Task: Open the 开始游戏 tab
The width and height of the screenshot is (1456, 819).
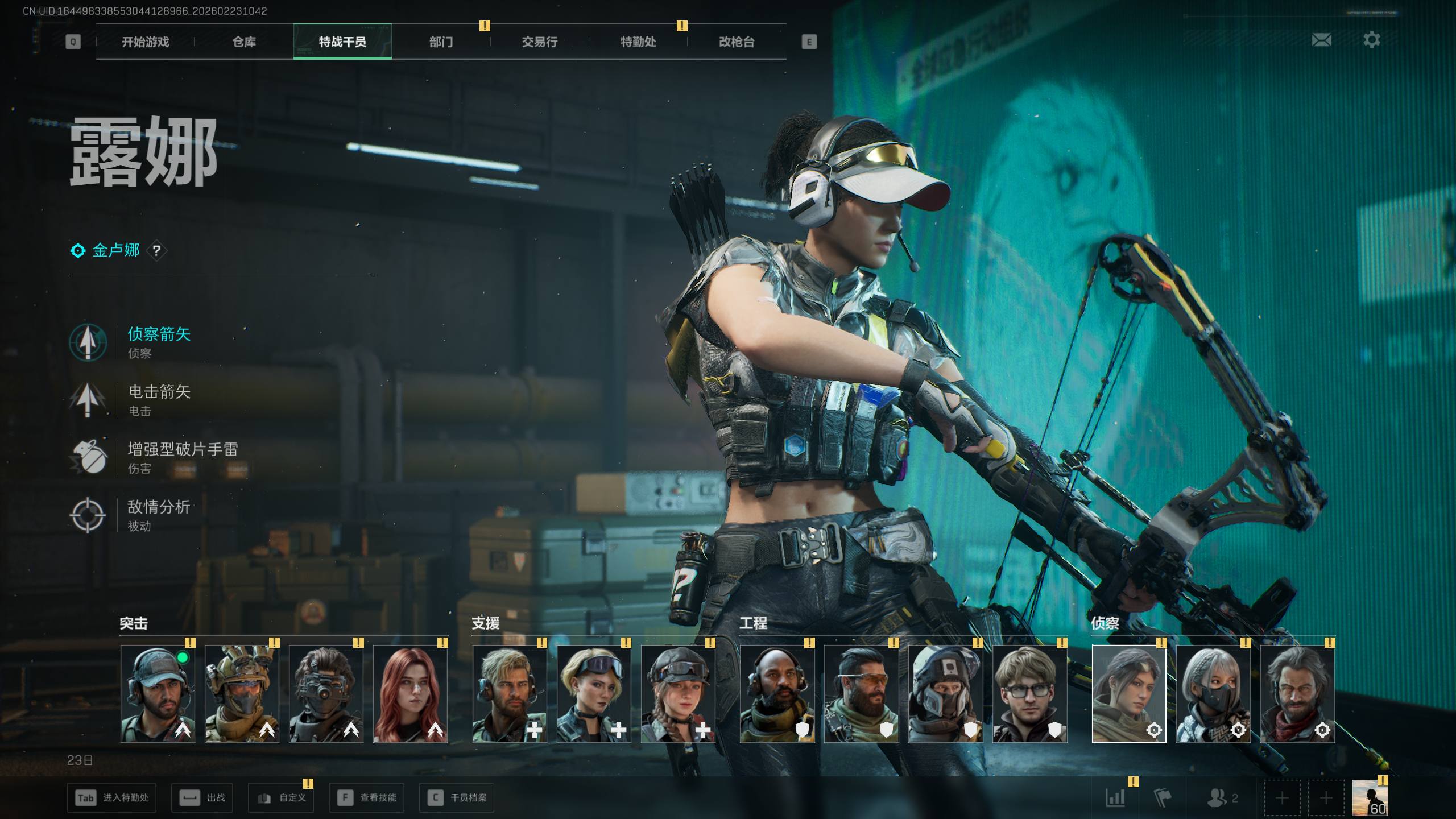Action: [x=145, y=42]
